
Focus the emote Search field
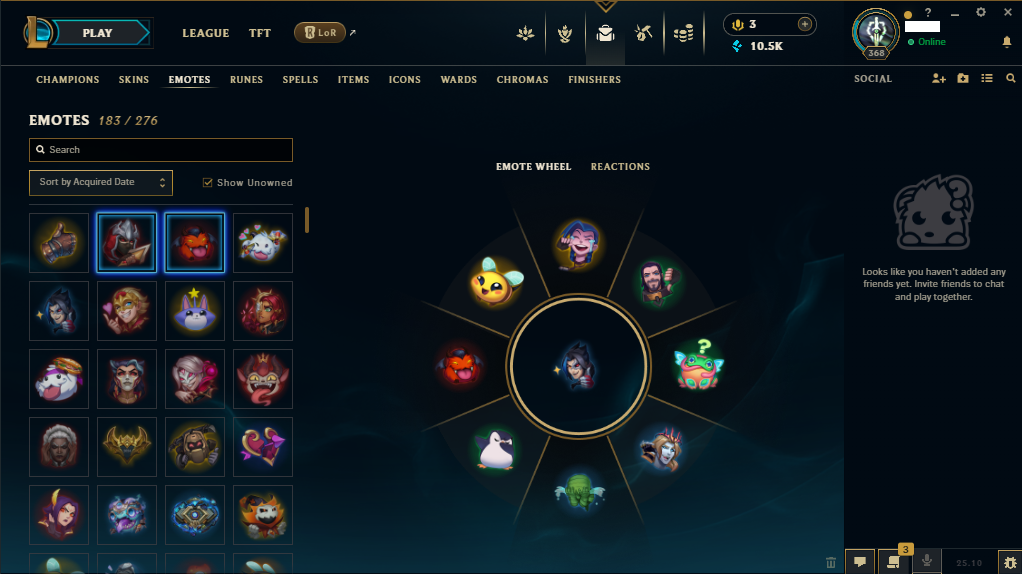point(161,150)
